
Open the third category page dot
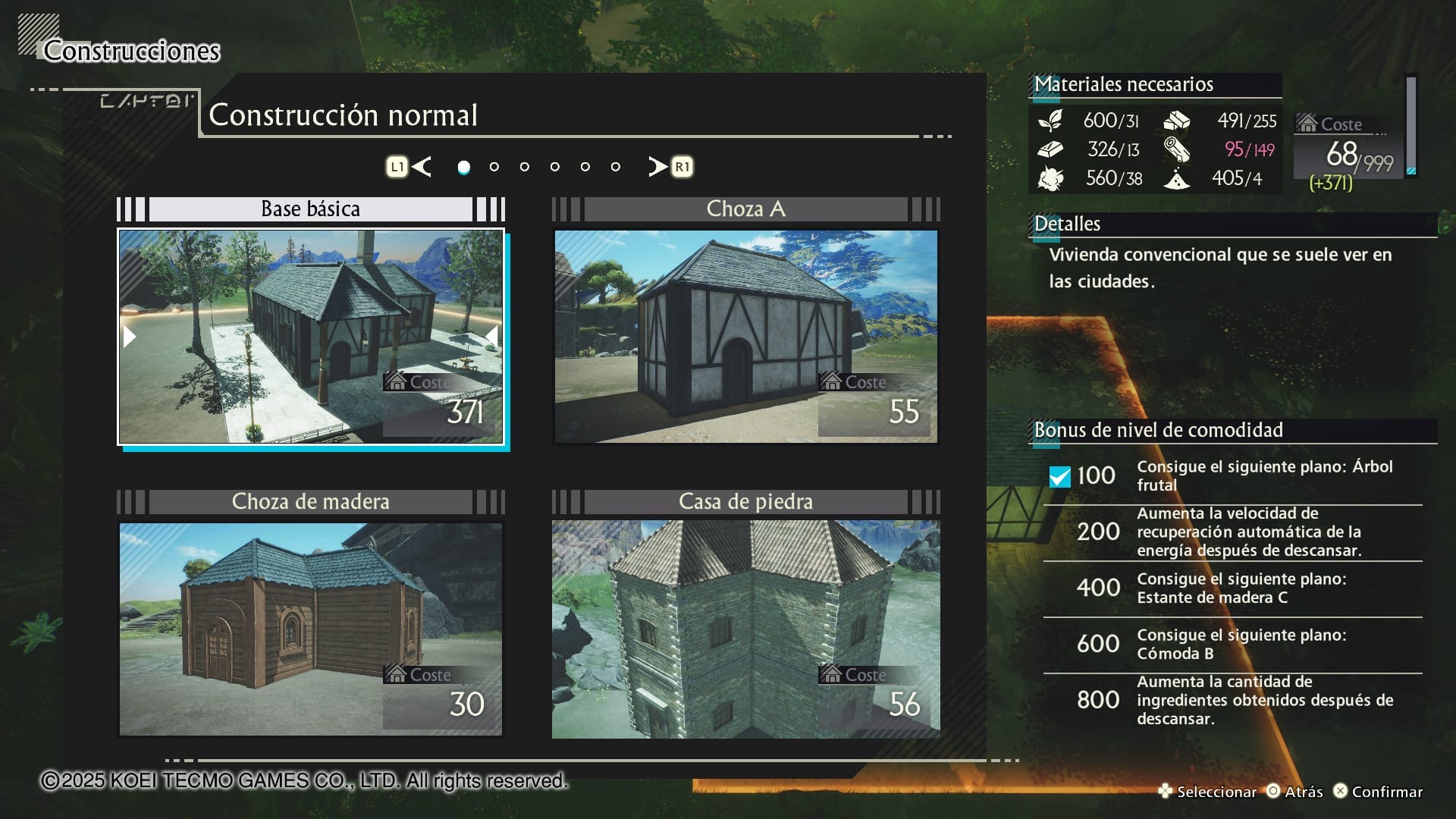(525, 167)
